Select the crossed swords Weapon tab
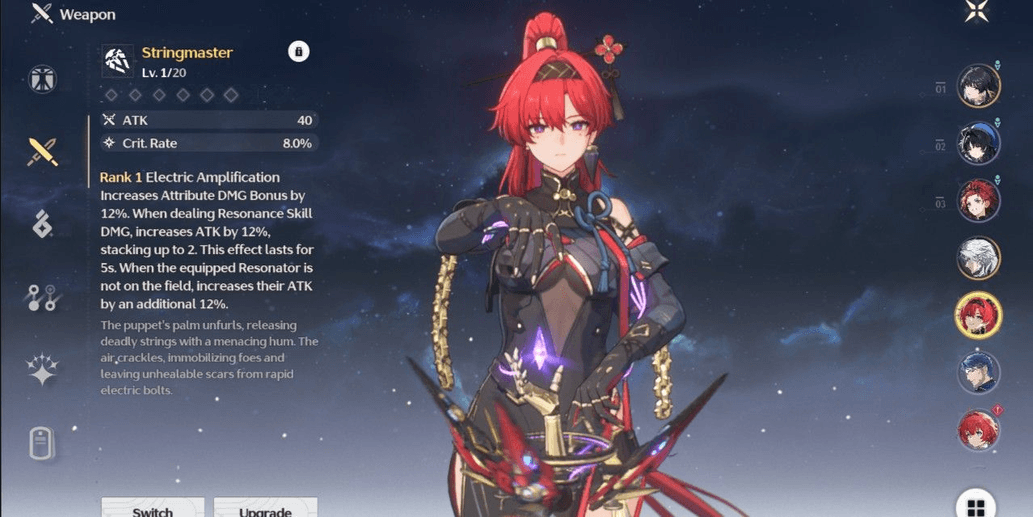 [43, 151]
